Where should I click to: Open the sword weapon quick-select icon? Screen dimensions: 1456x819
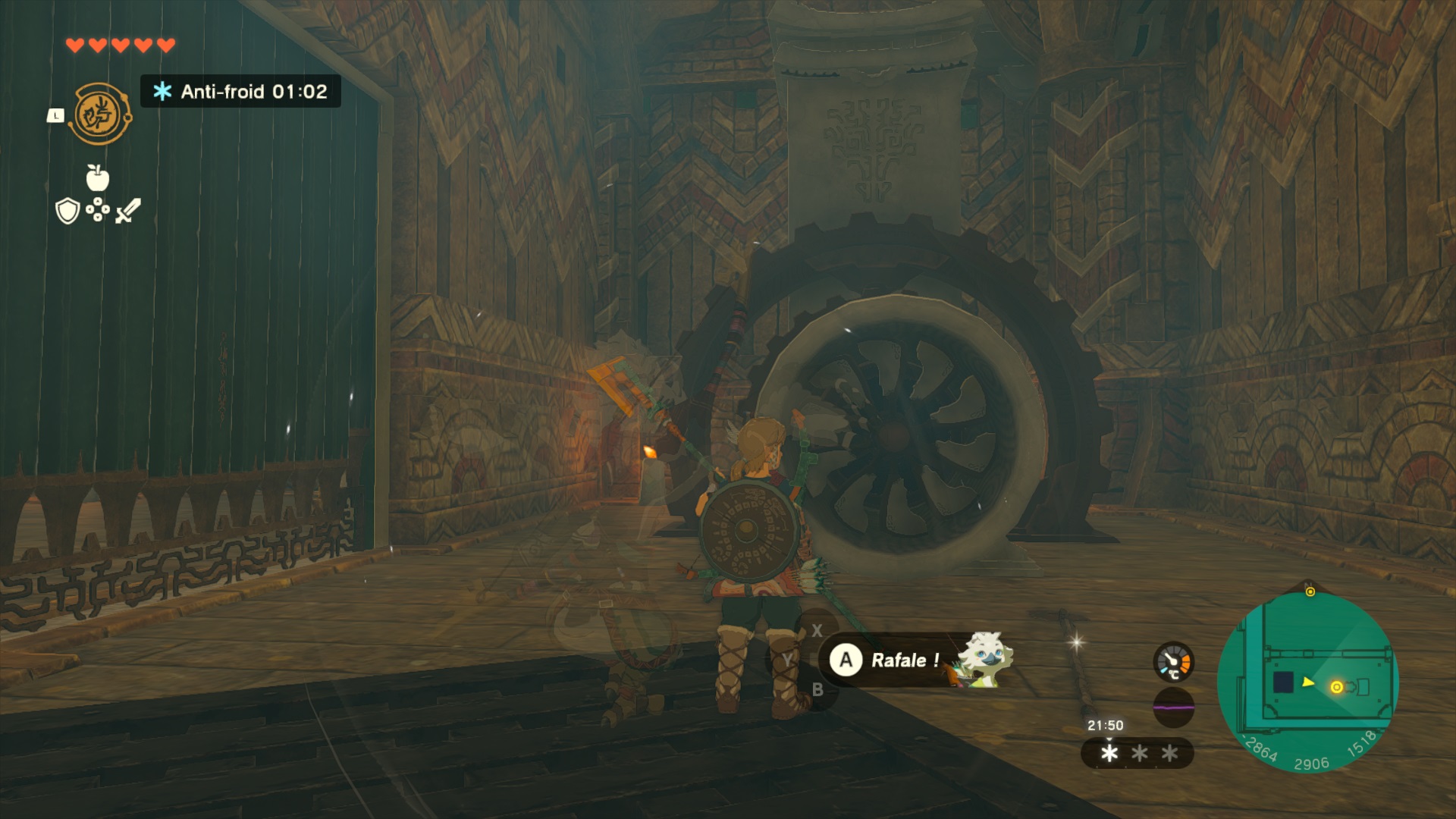(128, 210)
